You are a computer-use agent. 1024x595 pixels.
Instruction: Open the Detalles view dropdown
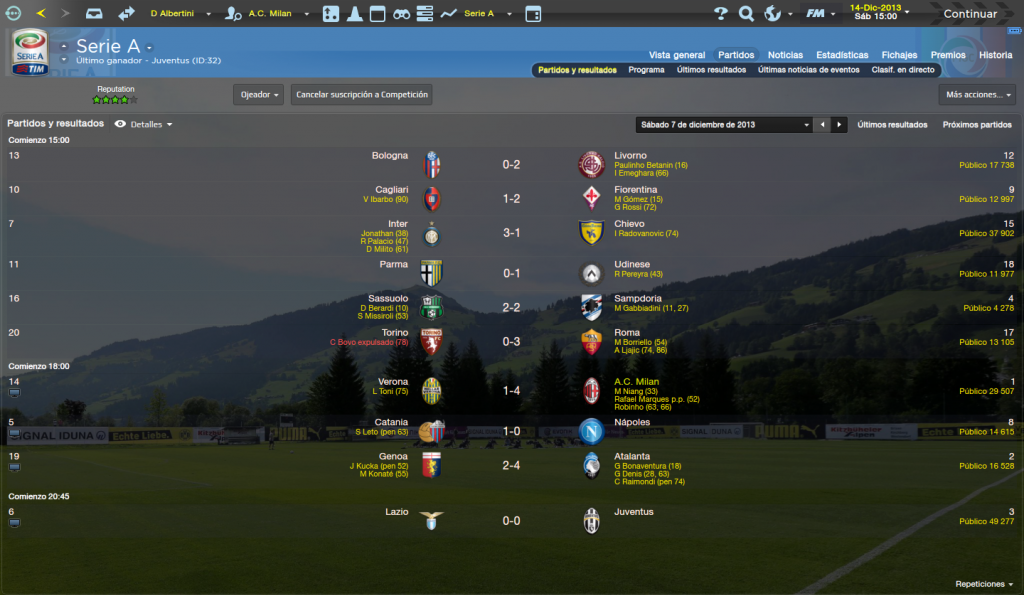pos(145,124)
